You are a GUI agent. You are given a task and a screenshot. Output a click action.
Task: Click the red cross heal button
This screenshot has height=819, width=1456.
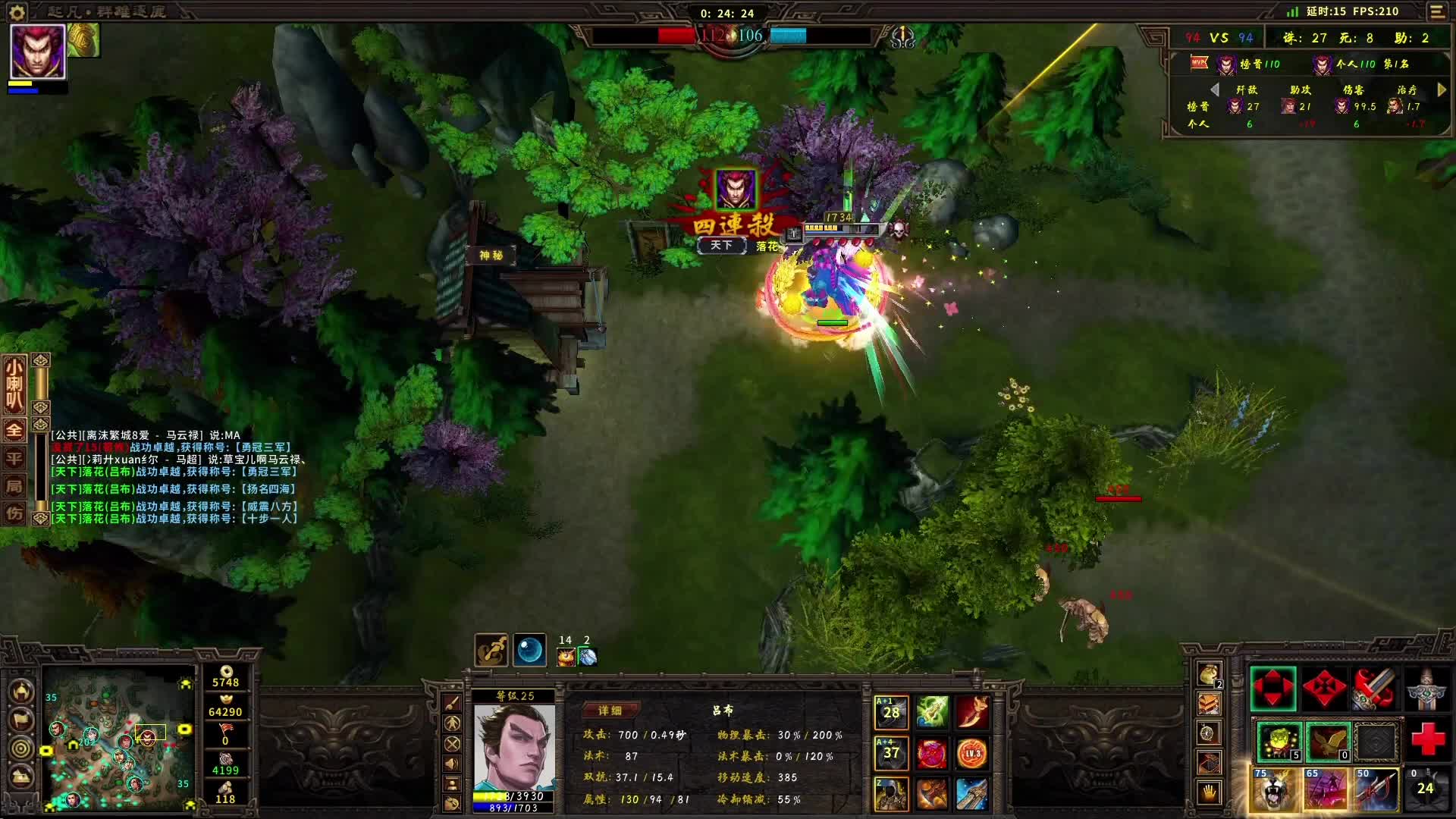pyautogui.click(x=1426, y=739)
